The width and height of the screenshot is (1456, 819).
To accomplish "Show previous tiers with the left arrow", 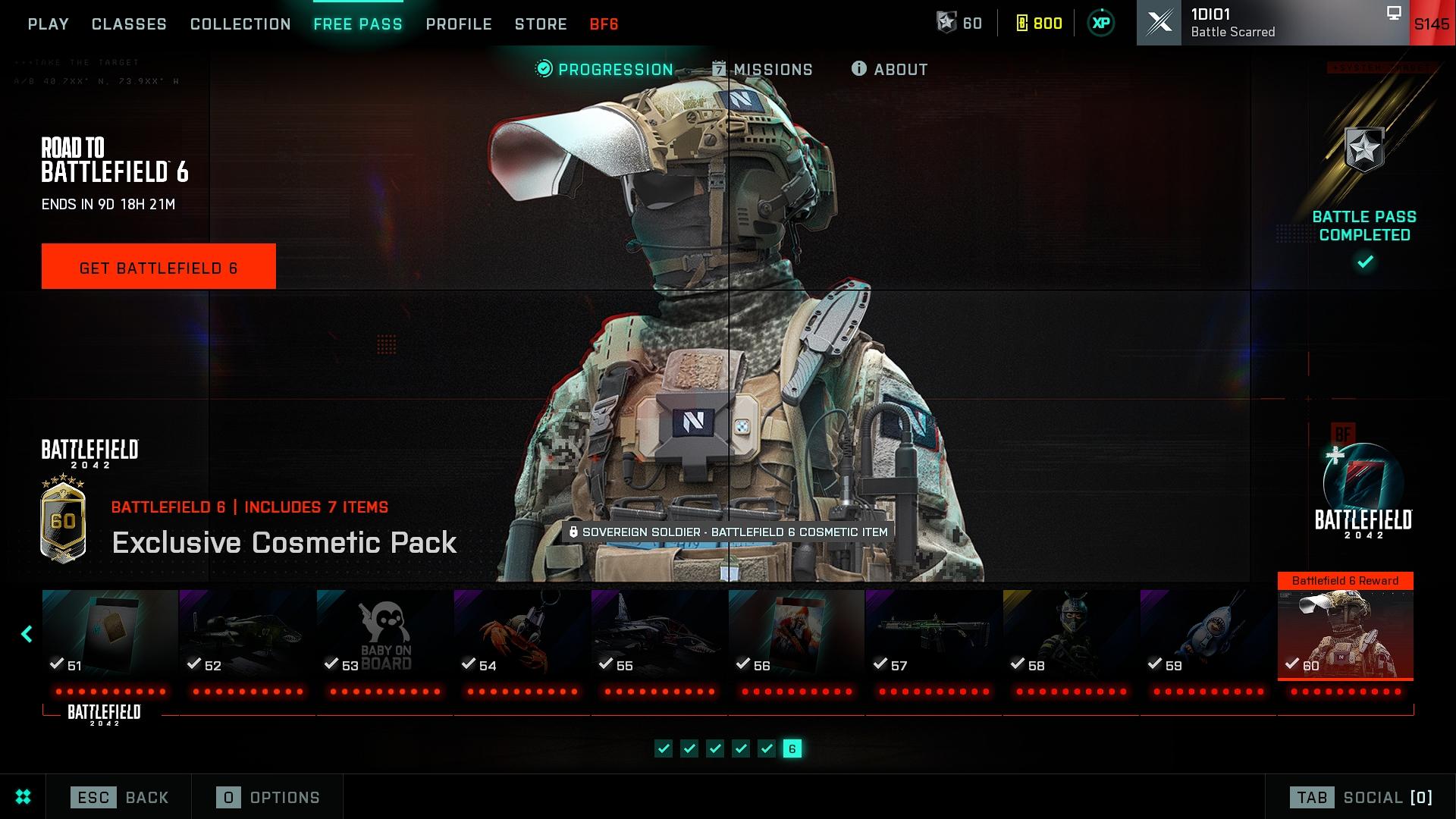I will [x=27, y=634].
